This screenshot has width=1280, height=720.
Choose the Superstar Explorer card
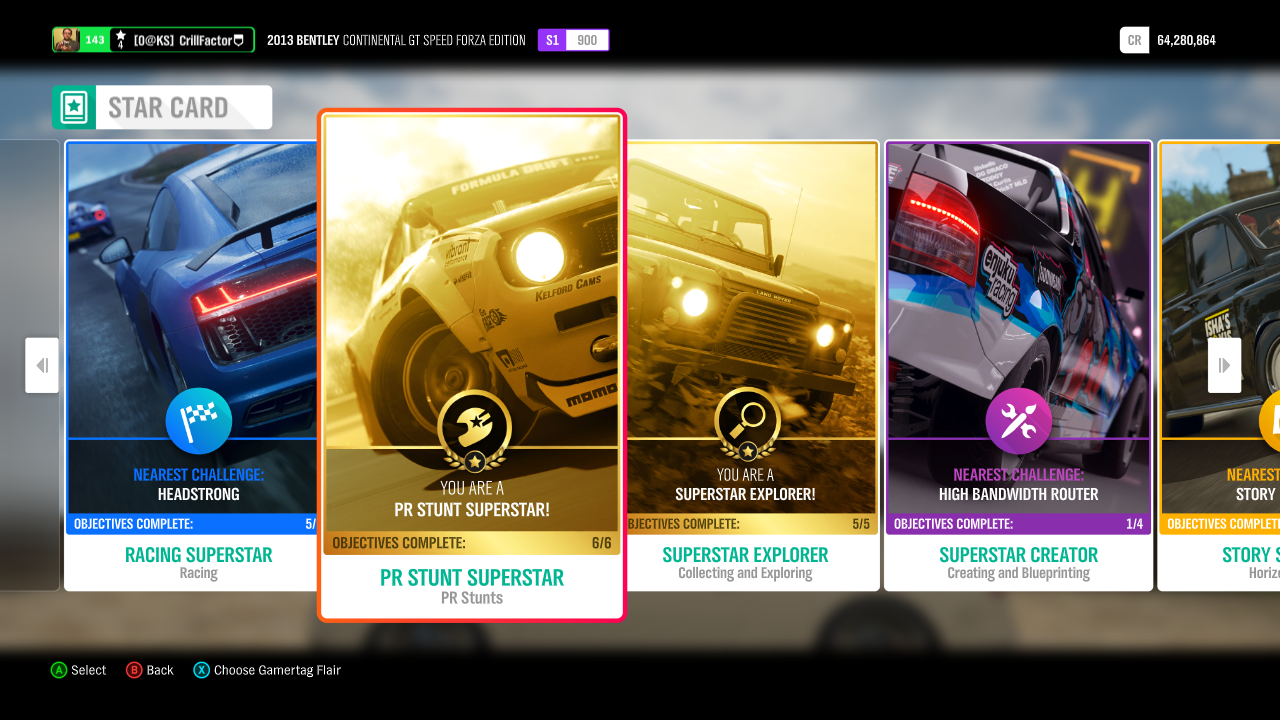click(750, 365)
